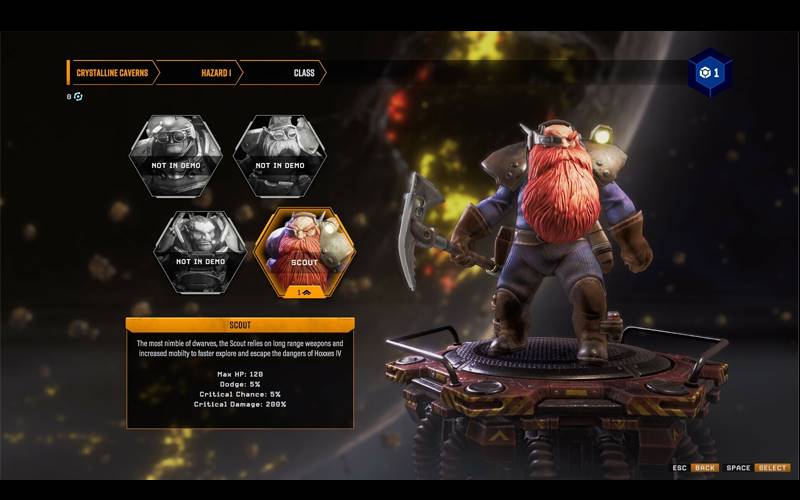Confirm with the Select button
Screen dimensions: 800x500
coord(772,468)
